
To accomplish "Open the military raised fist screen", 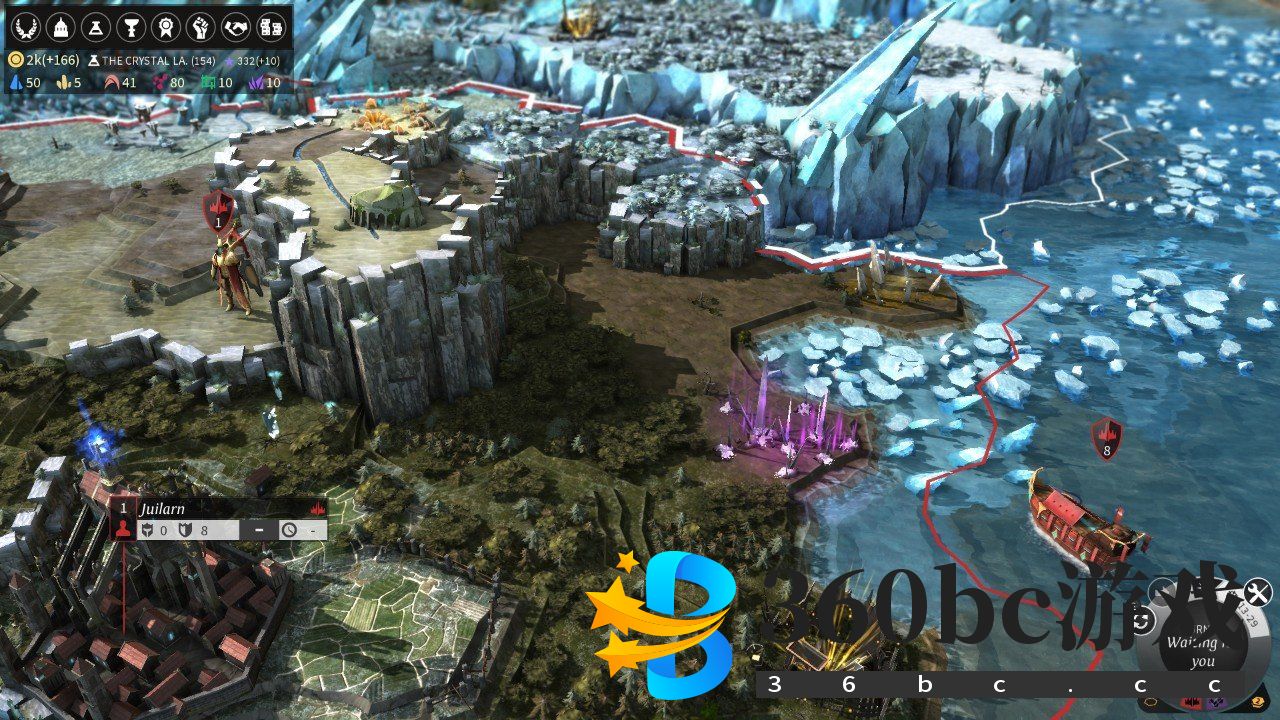I will 201,26.
